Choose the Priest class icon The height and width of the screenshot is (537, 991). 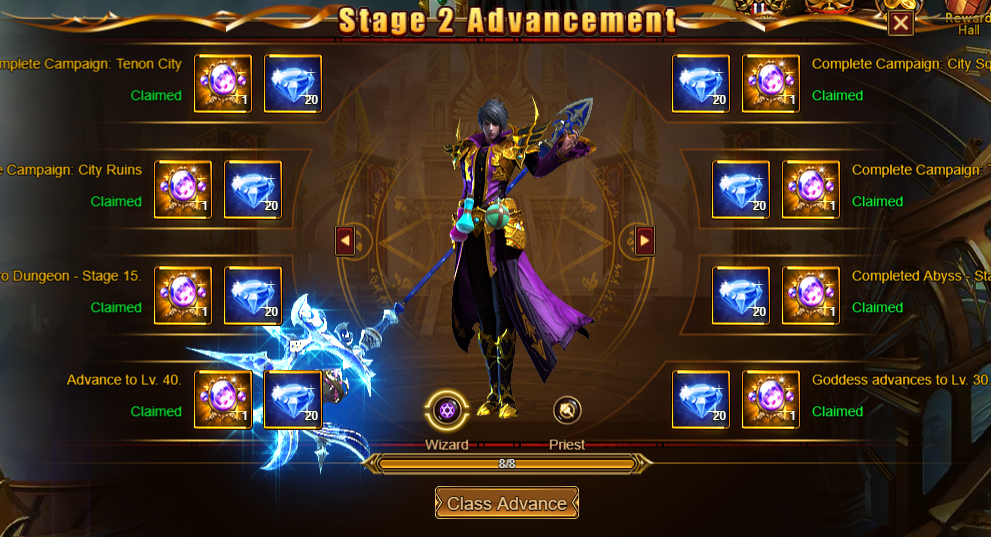567,409
